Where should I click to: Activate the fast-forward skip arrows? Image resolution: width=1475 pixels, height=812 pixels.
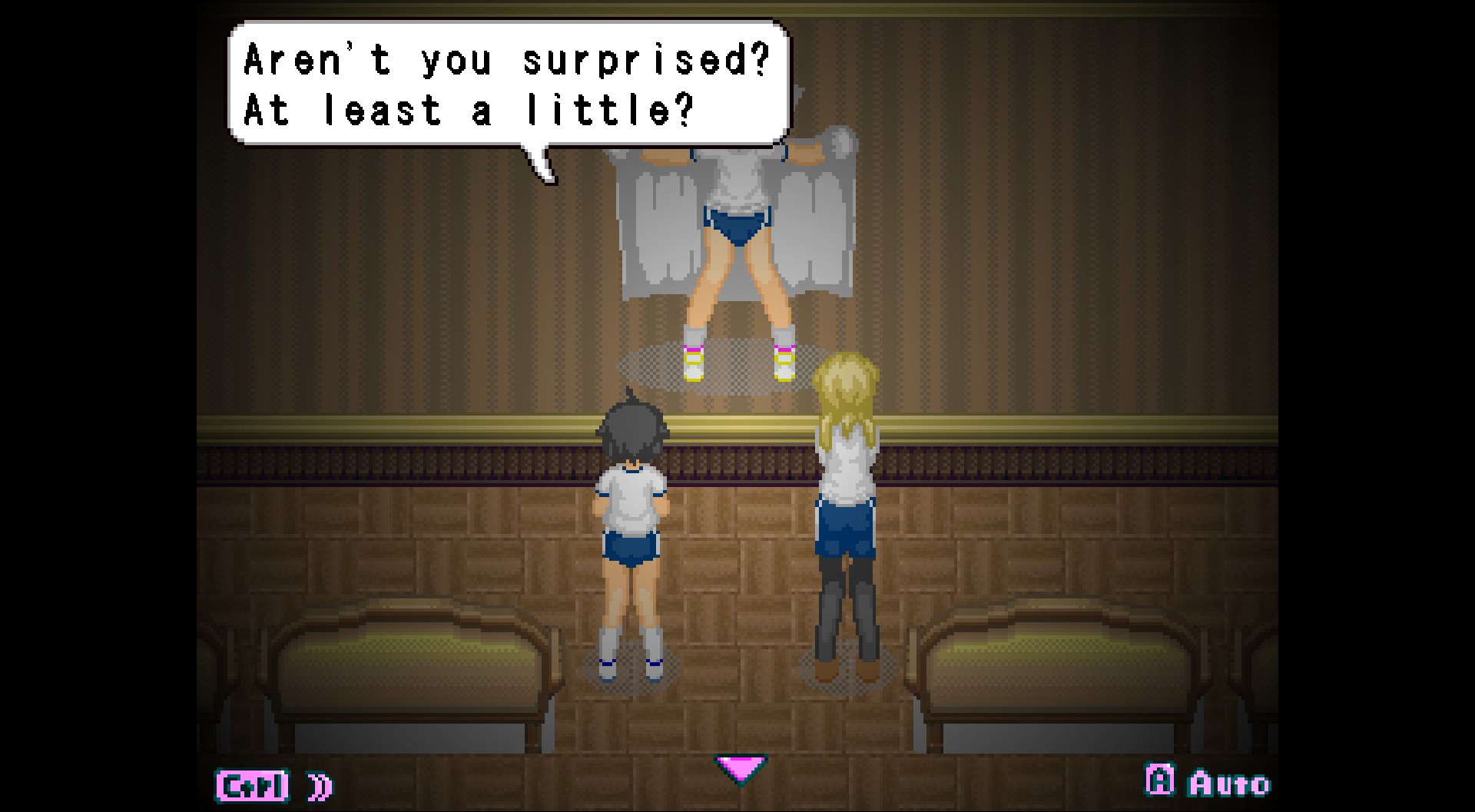pos(320,786)
